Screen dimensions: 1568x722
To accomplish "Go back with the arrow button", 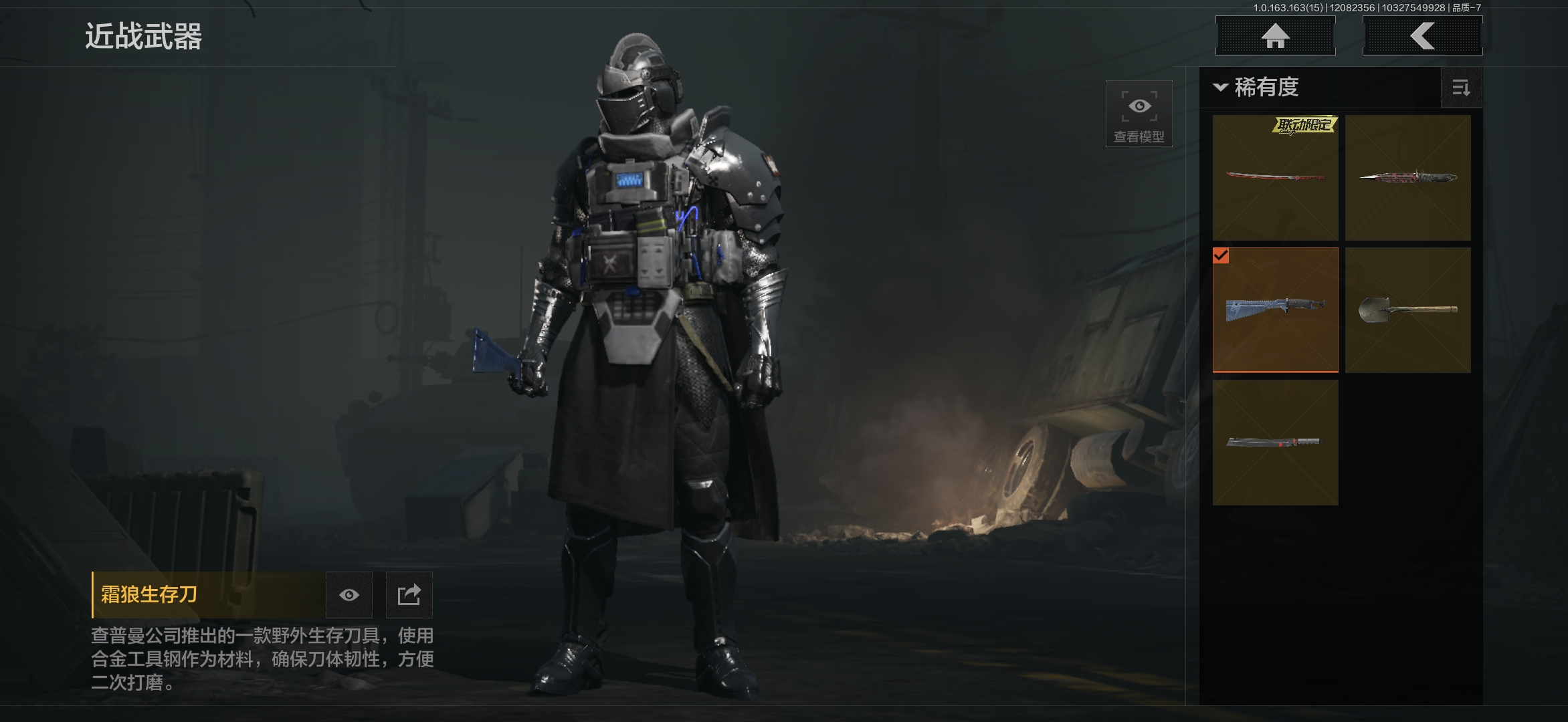I will click(1422, 36).
